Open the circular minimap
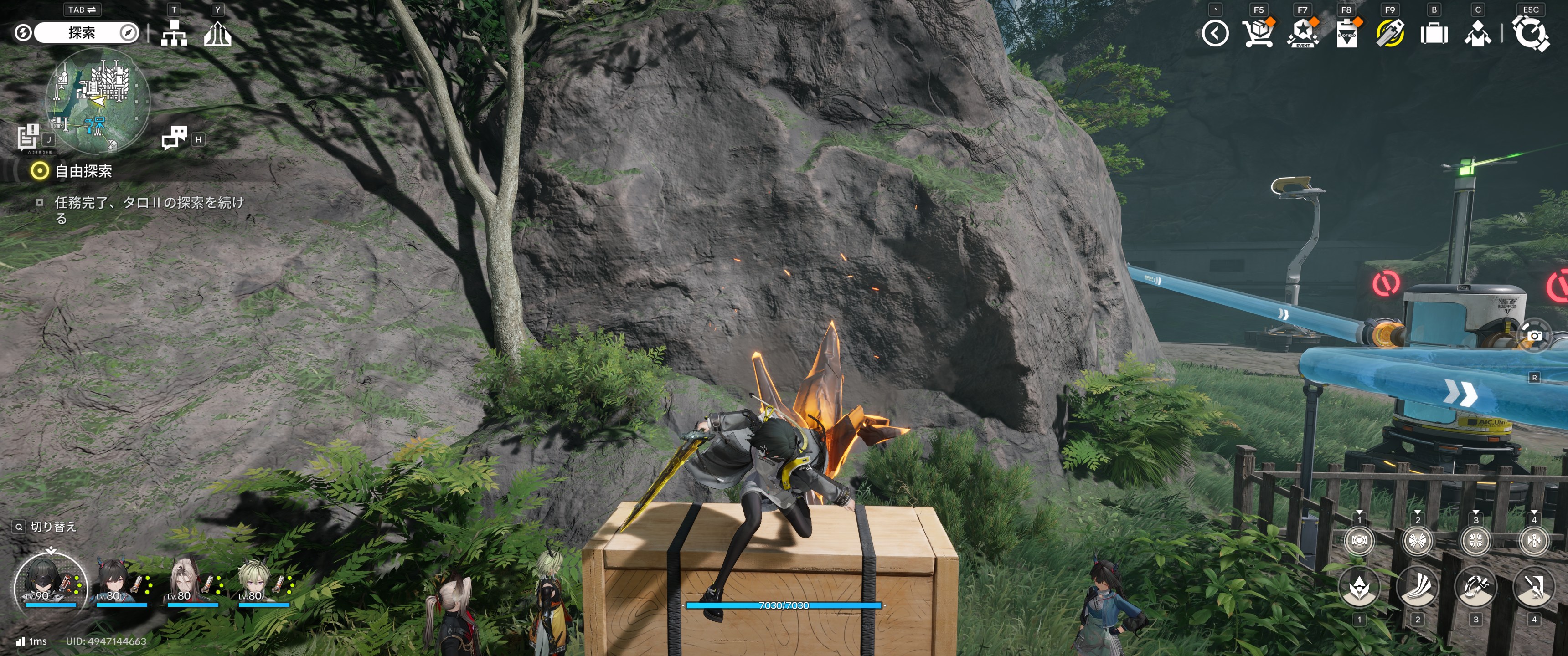Viewport: 1568px width, 656px height. pos(98,100)
